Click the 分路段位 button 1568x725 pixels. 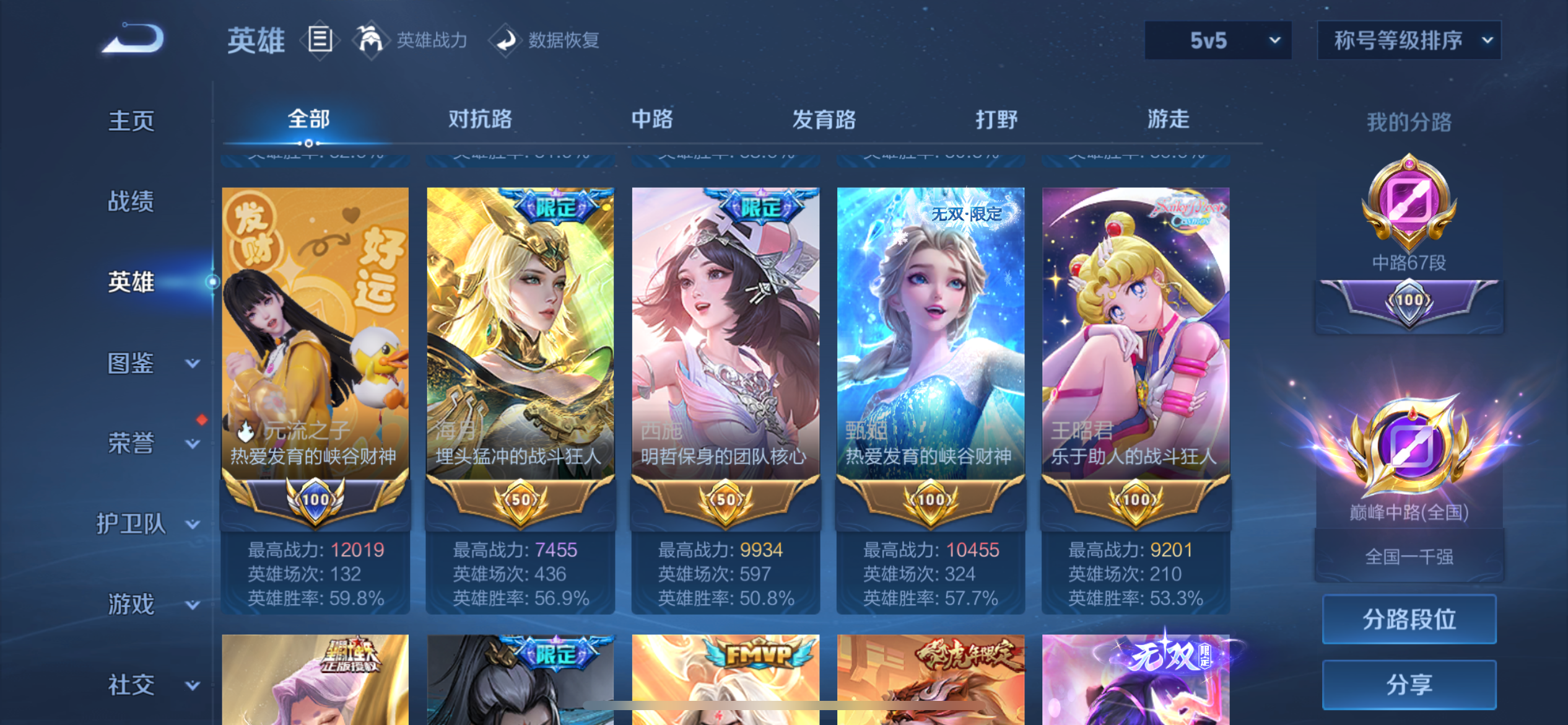pyautogui.click(x=1408, y=618)
